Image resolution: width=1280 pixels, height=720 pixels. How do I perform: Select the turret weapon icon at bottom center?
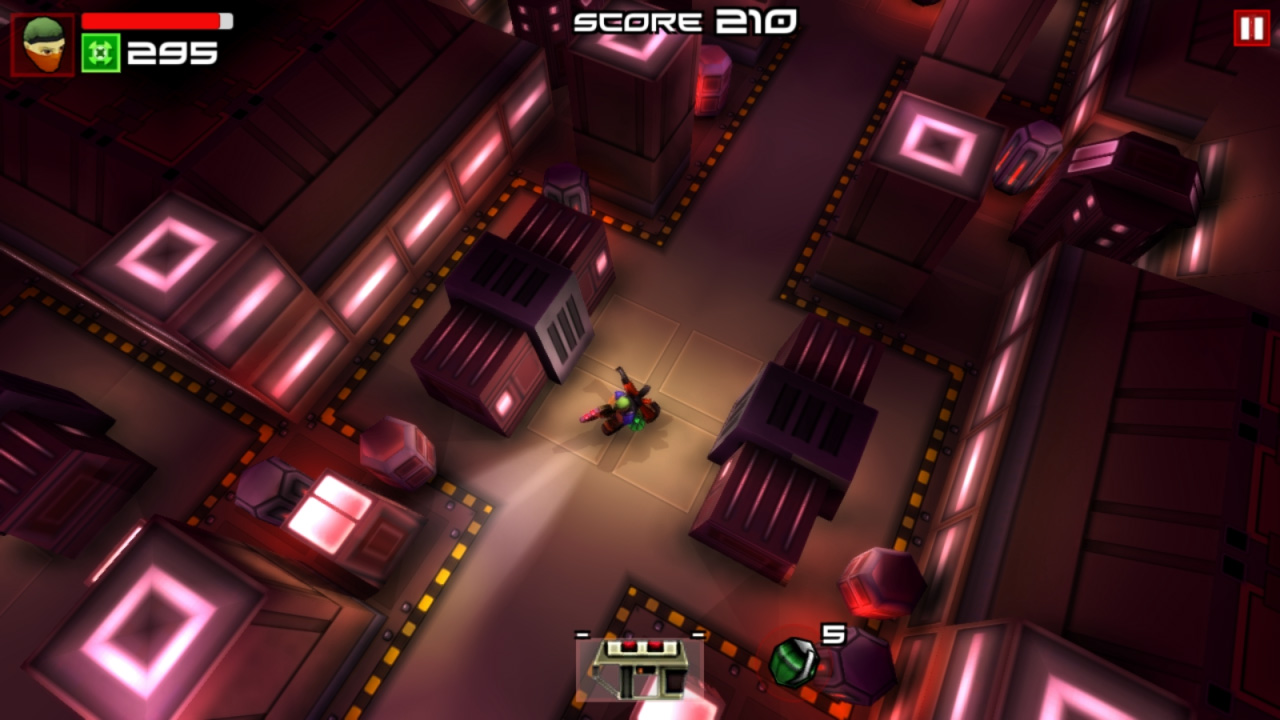[640, 670]
